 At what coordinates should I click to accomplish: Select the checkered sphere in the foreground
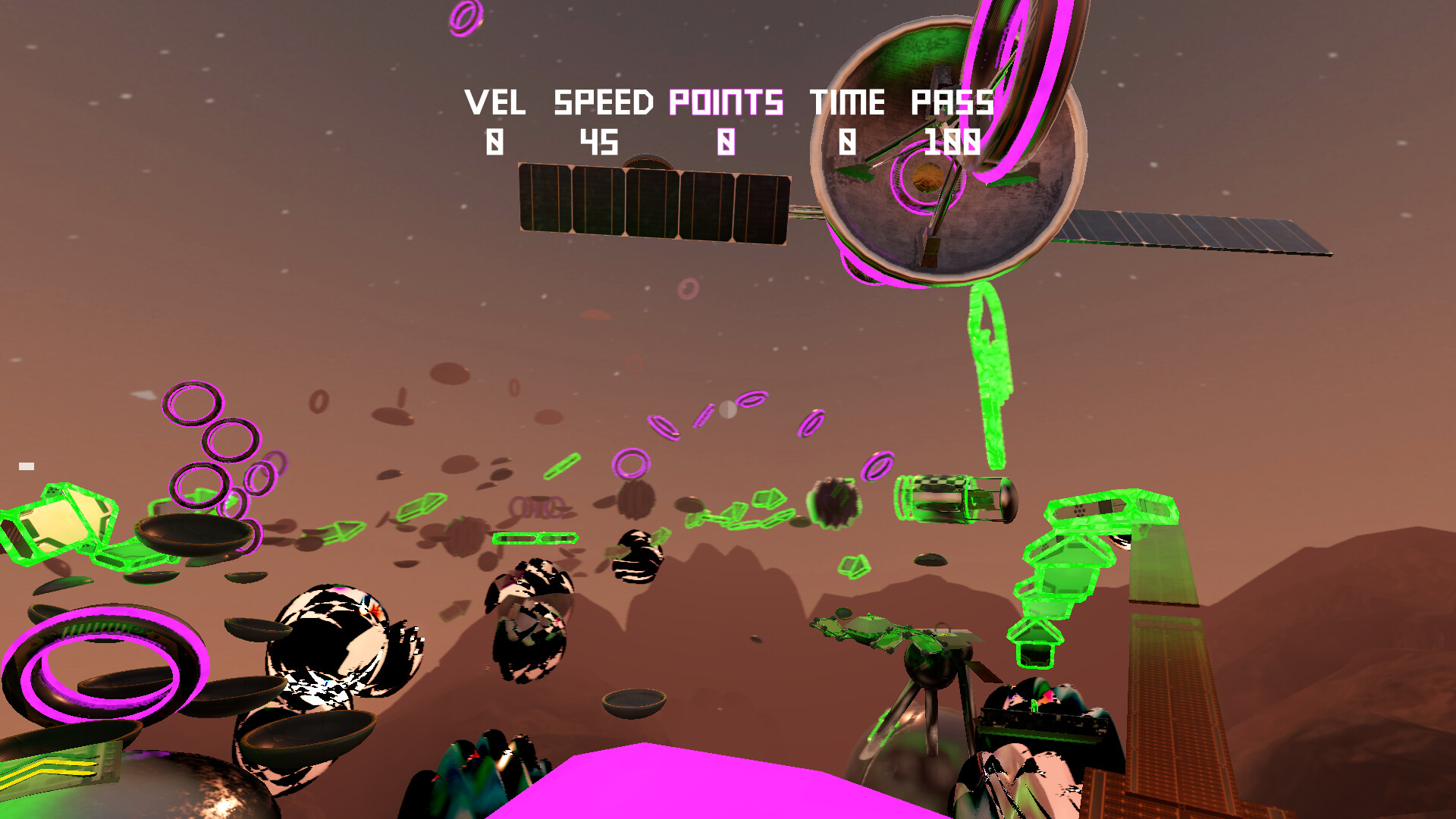pos(341,645)
